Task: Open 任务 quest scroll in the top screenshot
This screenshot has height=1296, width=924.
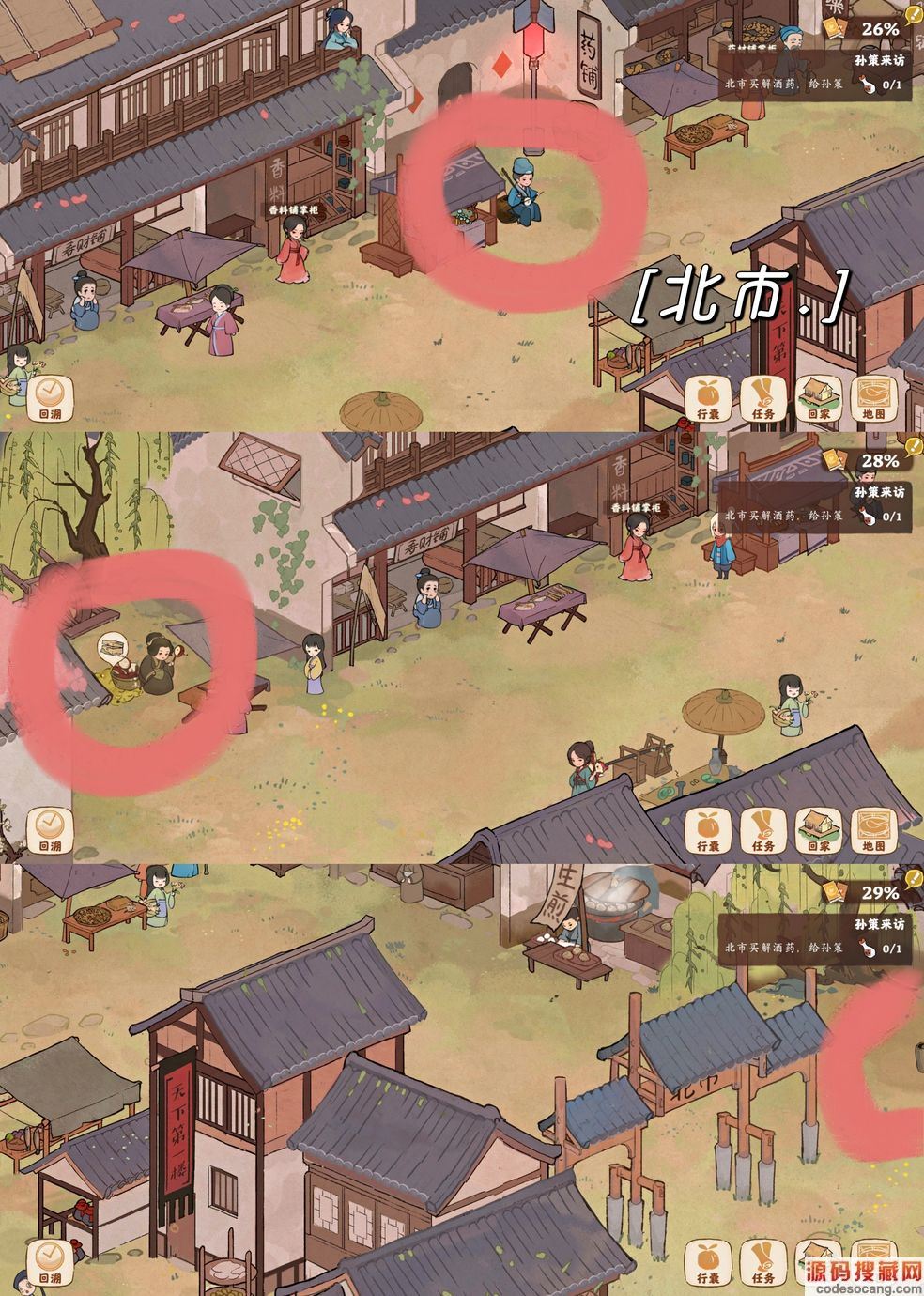Action: (x=762, y=397)
